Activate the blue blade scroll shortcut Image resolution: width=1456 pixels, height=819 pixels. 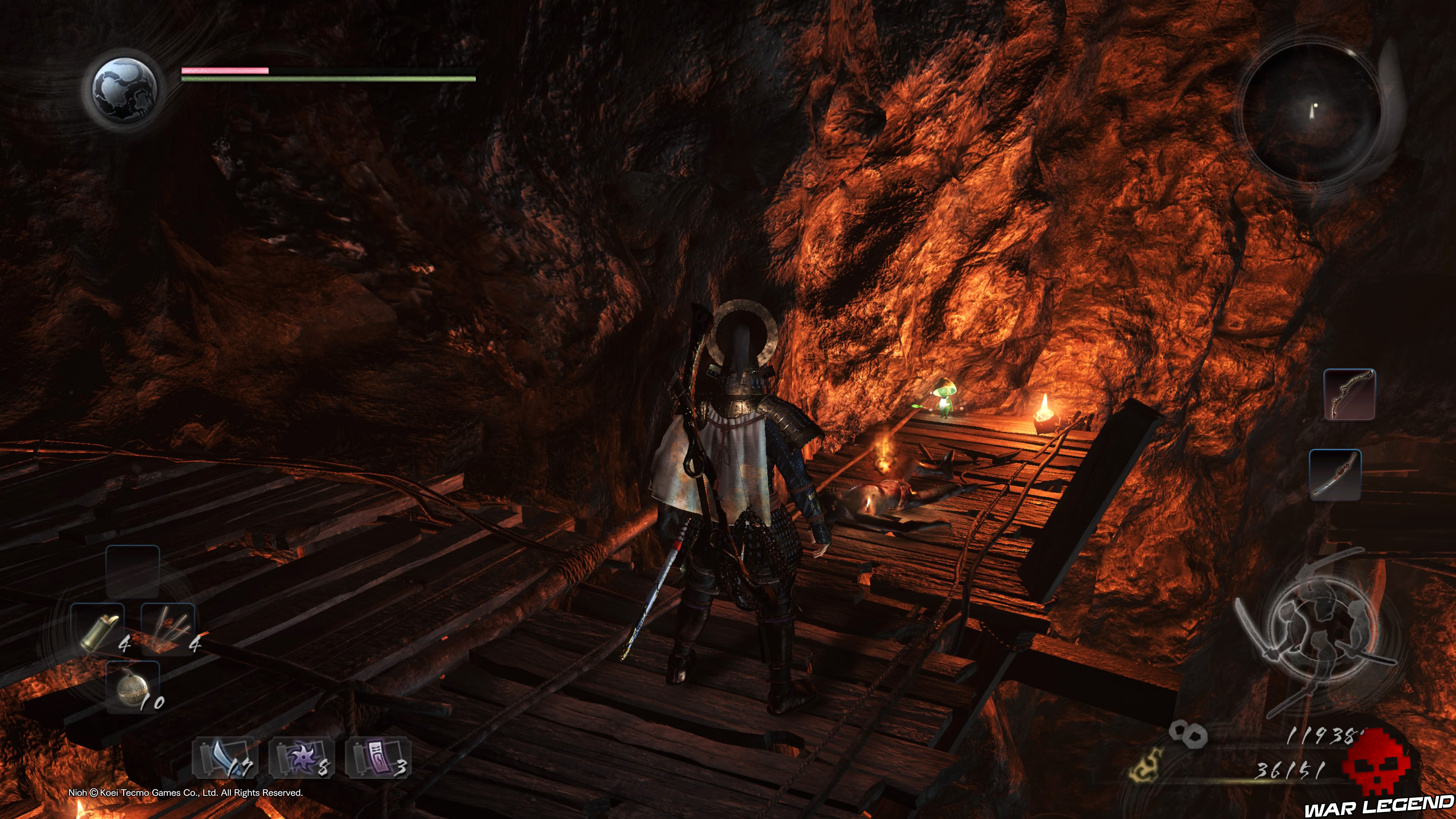click(x=225, y=758)
